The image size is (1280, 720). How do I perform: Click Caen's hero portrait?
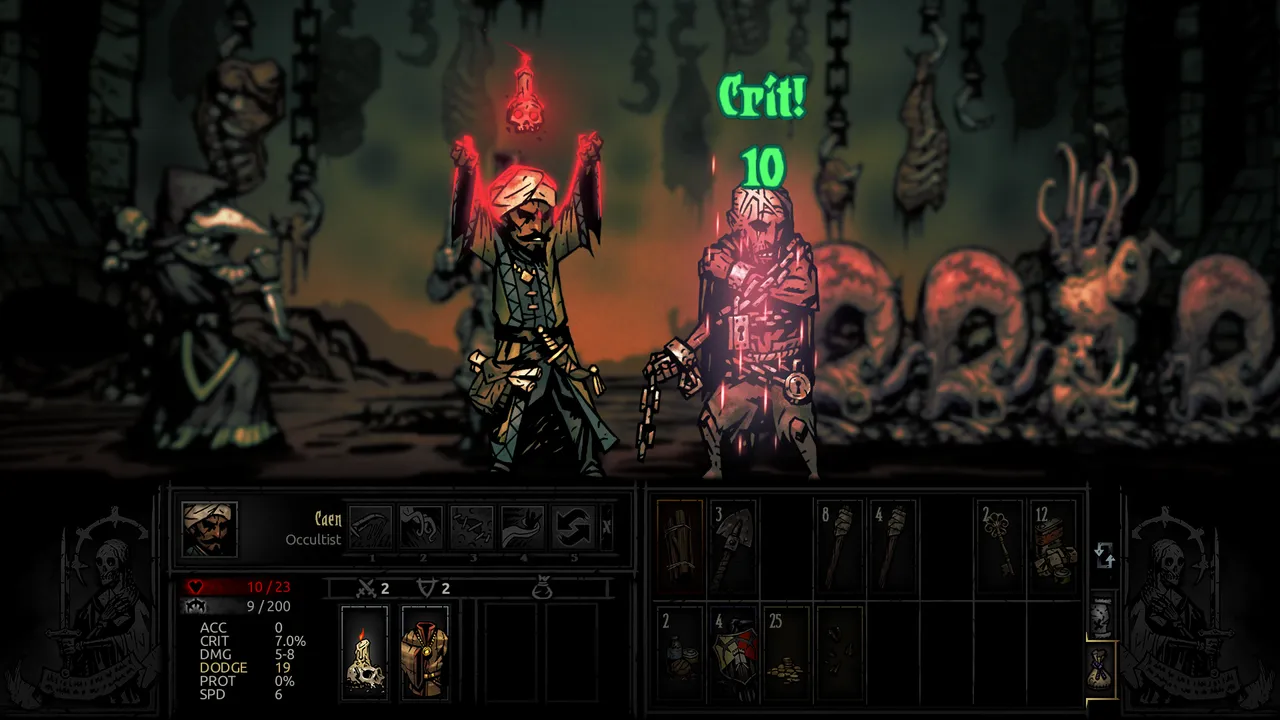point(209,529)
